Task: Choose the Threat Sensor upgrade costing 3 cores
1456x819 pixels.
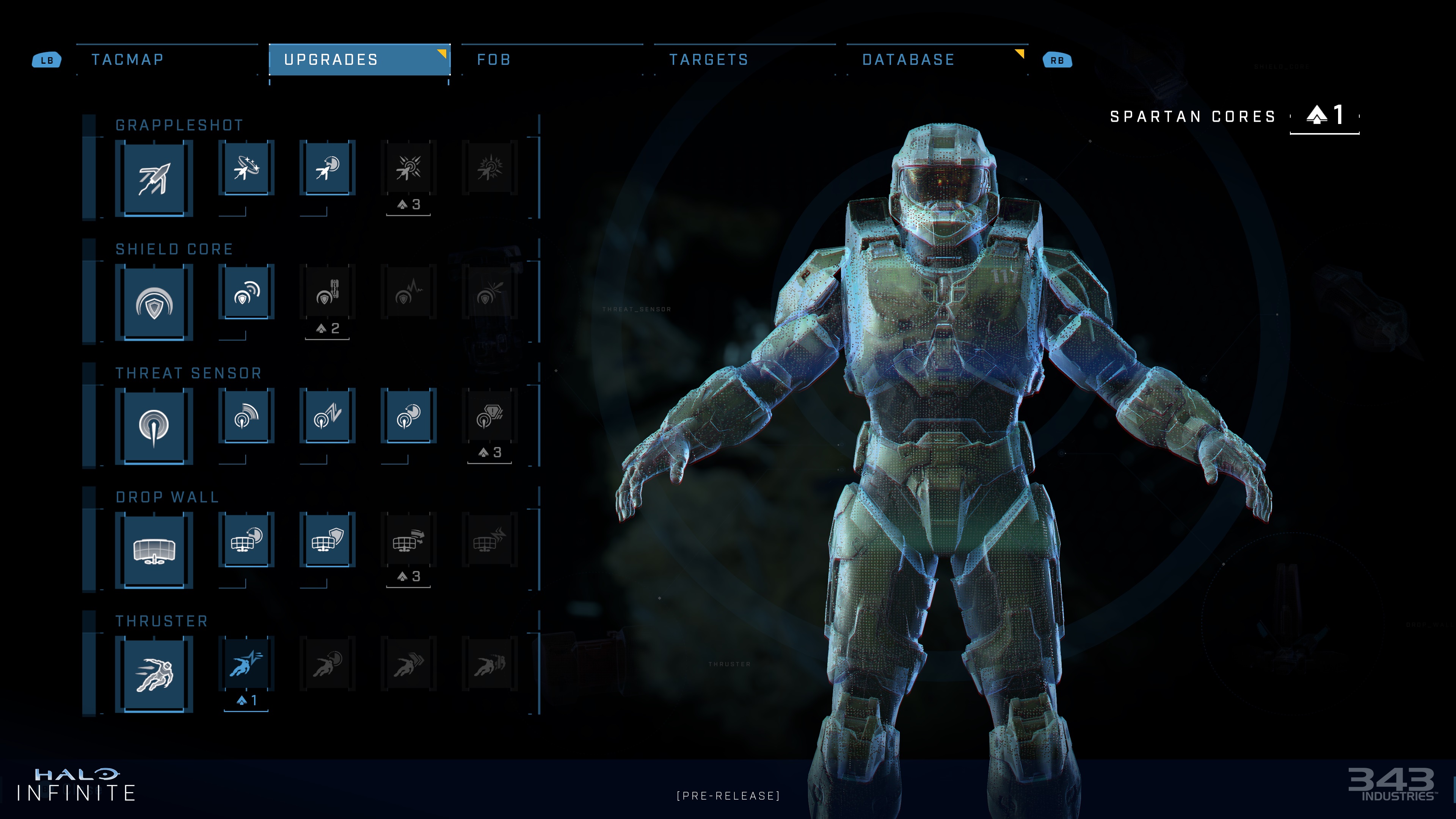Action: 490,416
